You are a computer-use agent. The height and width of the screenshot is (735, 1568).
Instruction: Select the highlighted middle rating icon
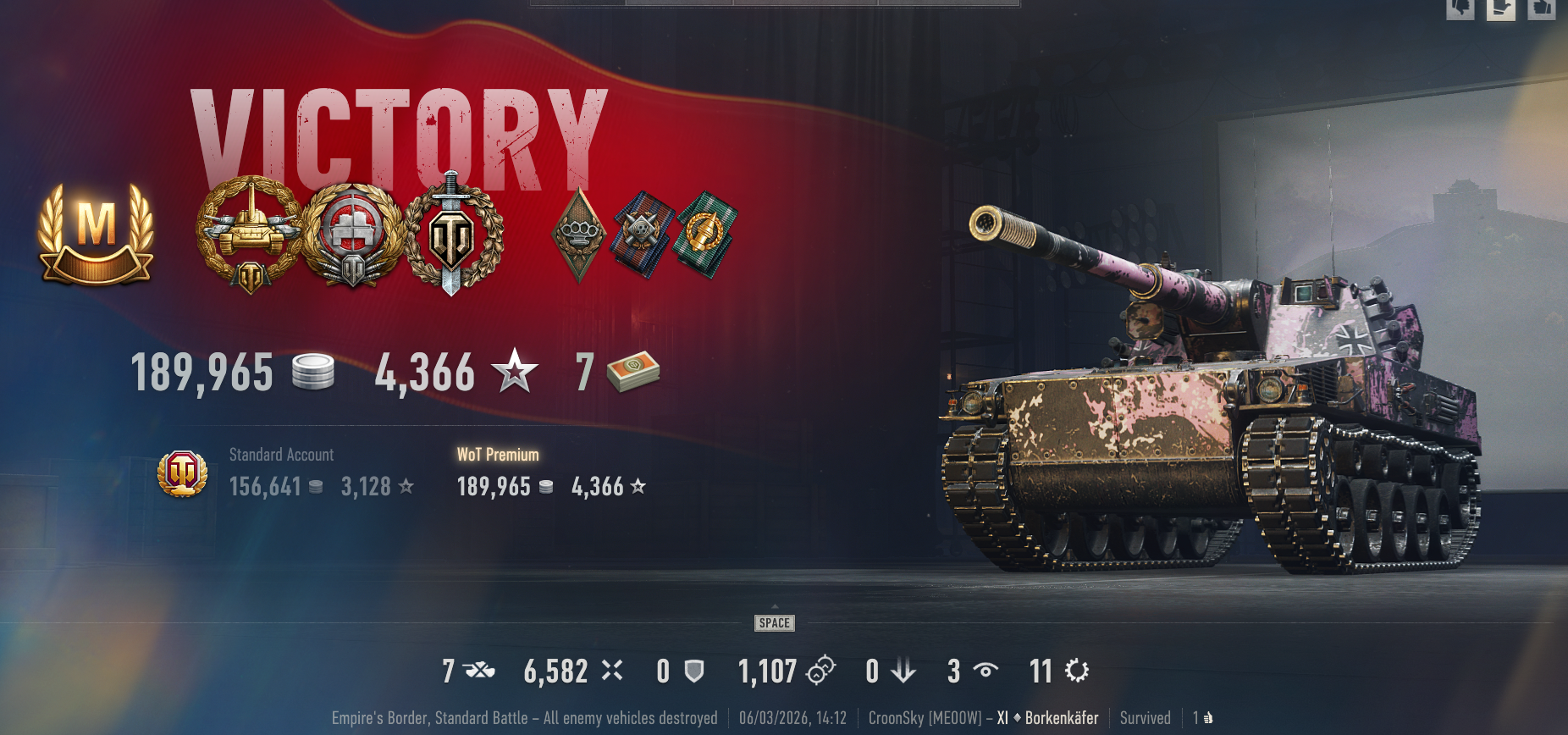pos(1500,8)
